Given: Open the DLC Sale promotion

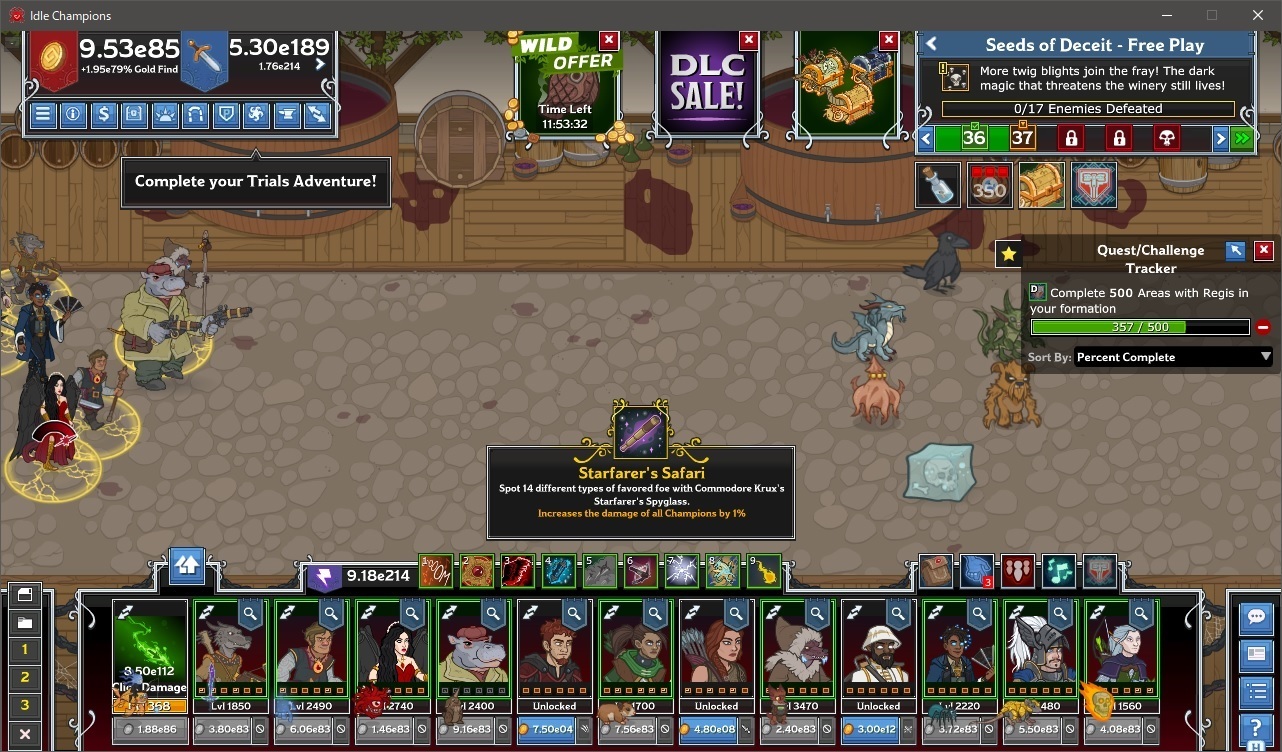Looking at the screenshot, I should [706, 85].
